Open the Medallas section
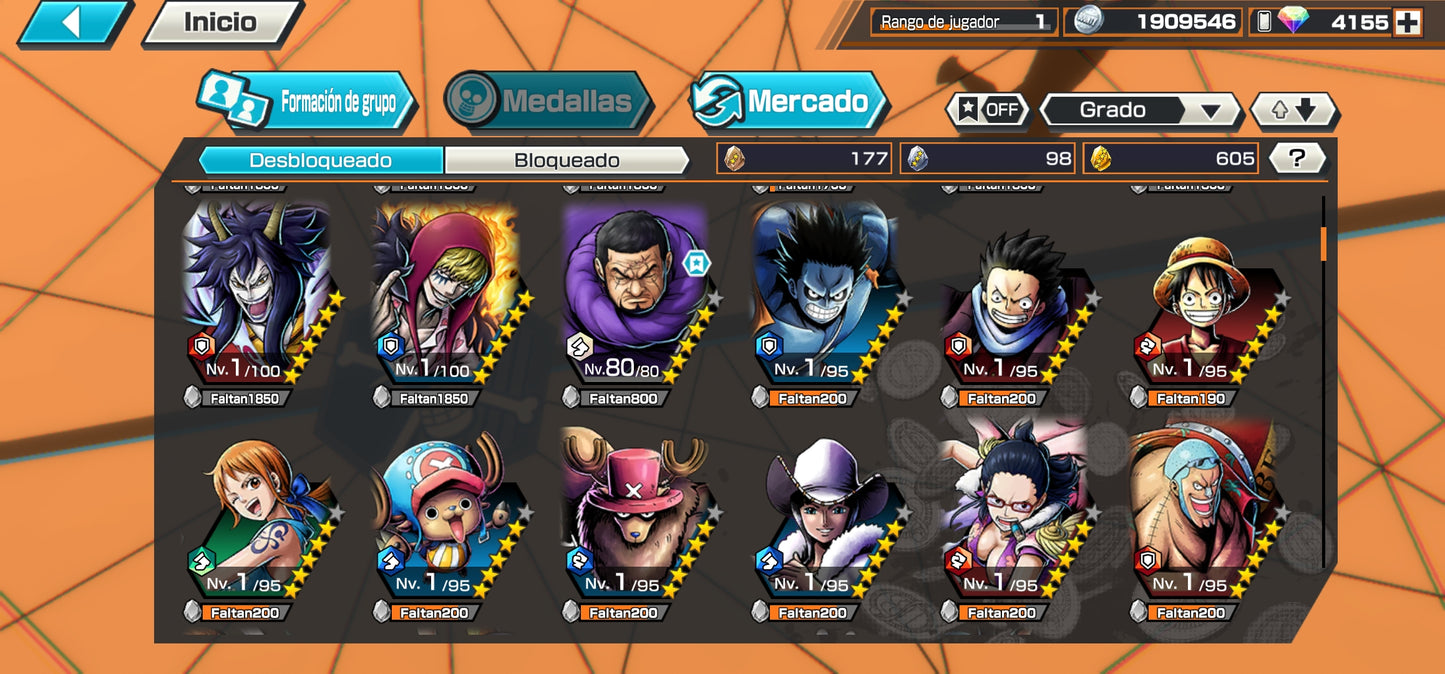 pos(548,101)
